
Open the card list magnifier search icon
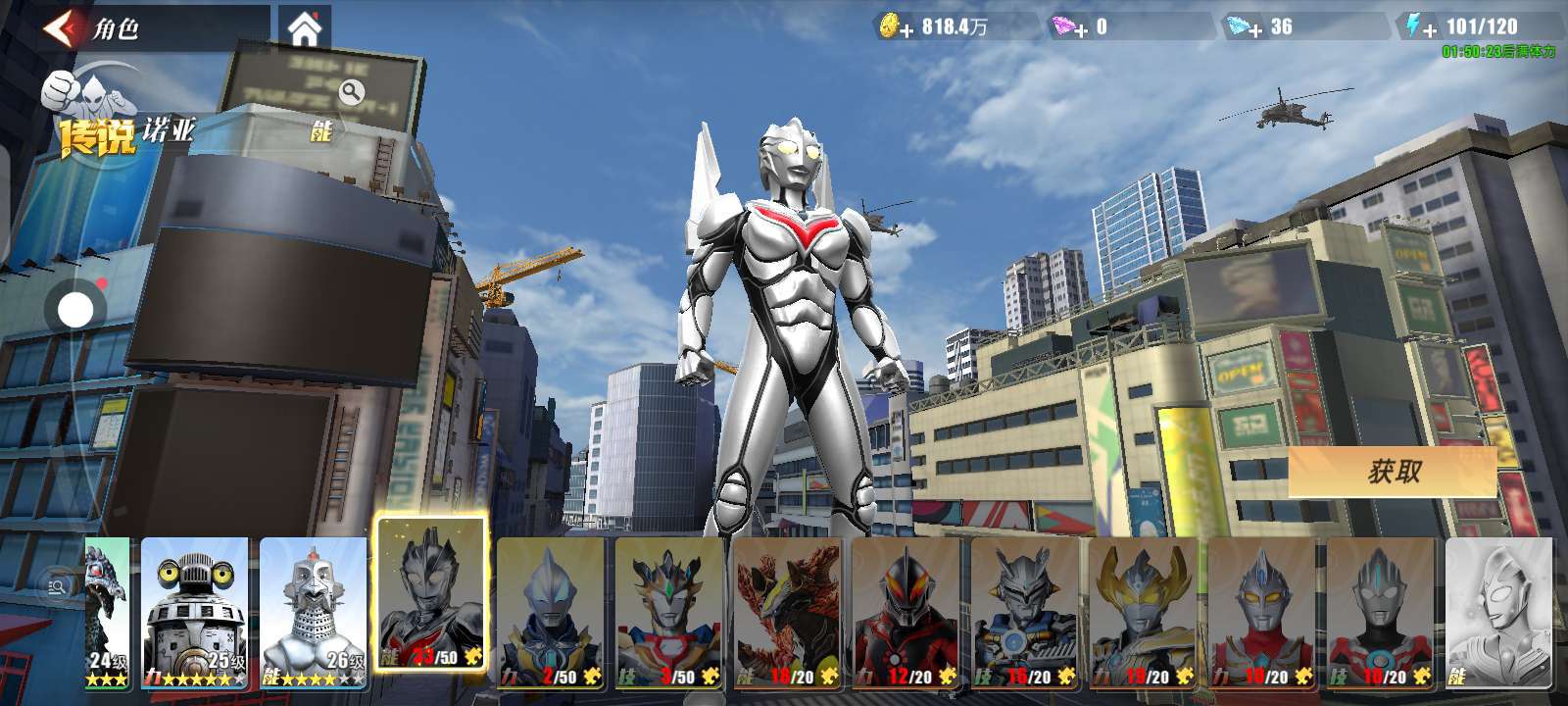(57, 586)
